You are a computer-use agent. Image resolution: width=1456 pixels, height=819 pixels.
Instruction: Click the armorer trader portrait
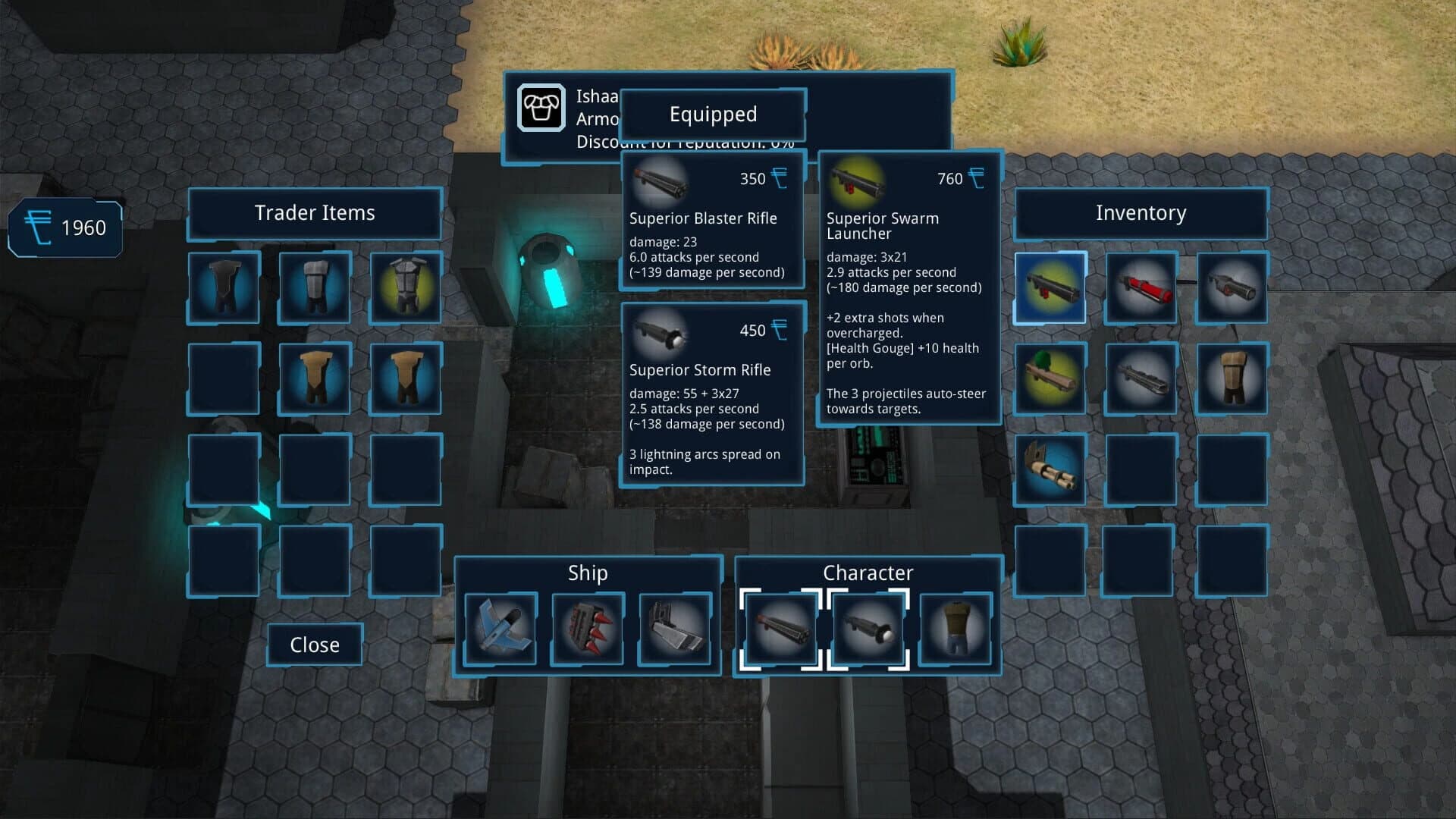(x=541, y=108)
